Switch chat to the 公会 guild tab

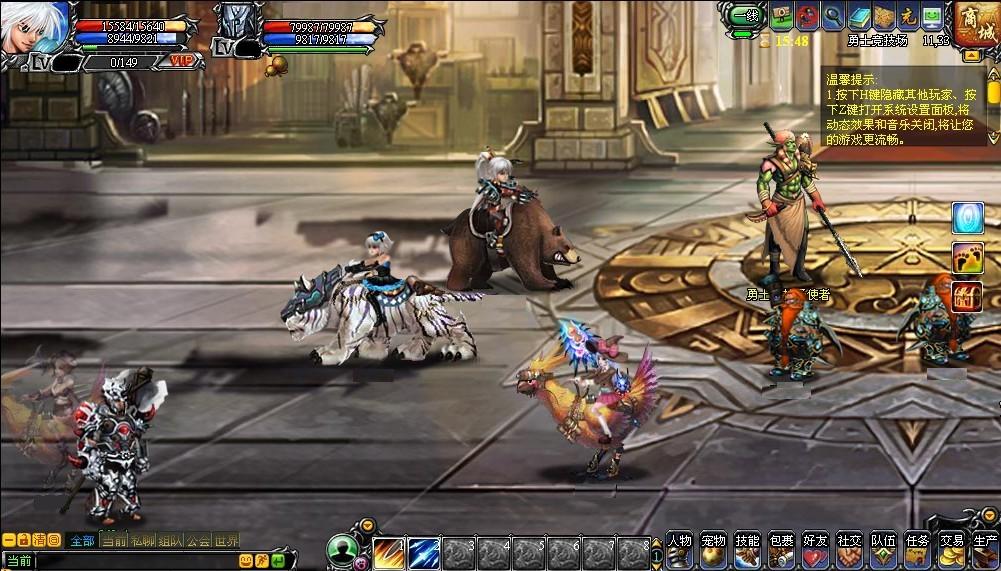pyautogui.click(x=198, y=540)
